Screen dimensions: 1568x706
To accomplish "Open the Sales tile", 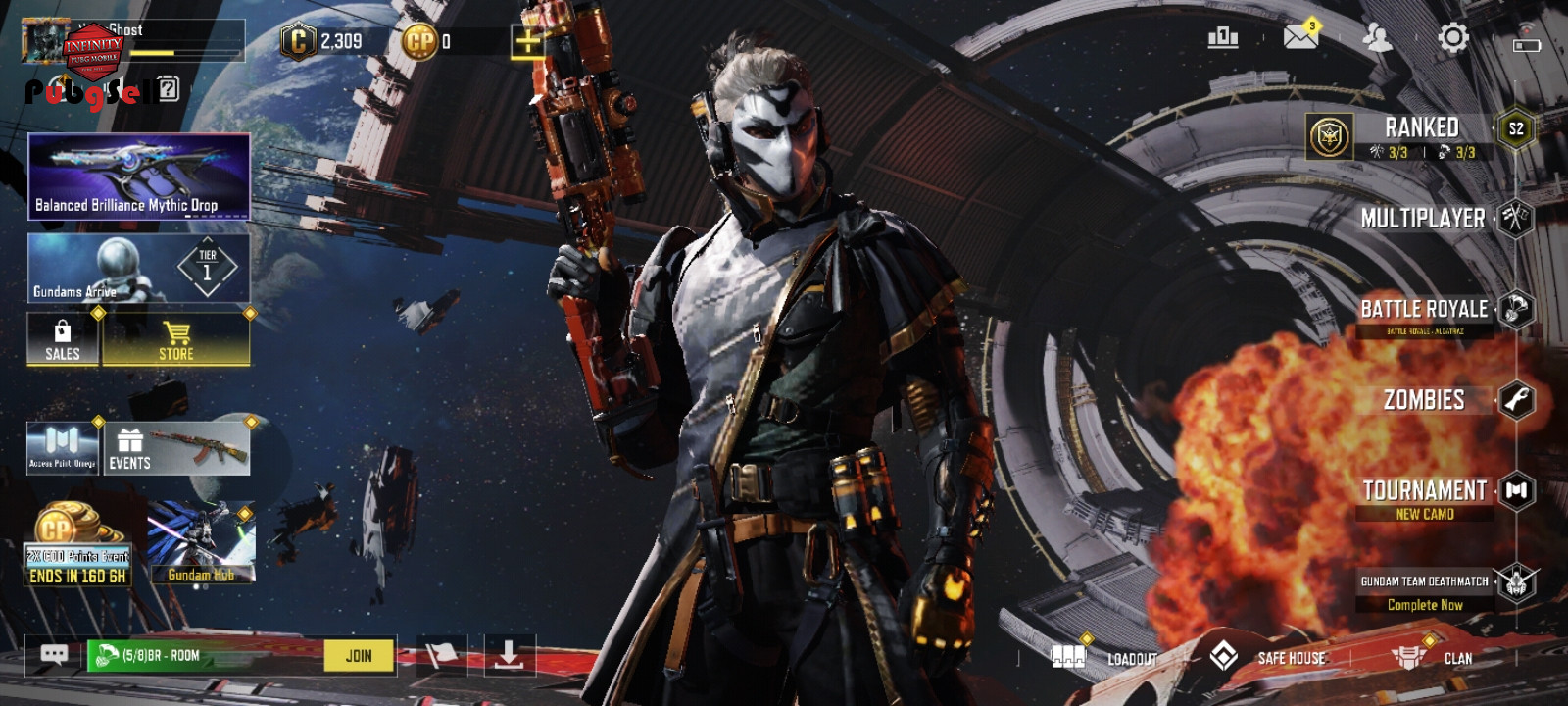I will (x=63, y=339).
